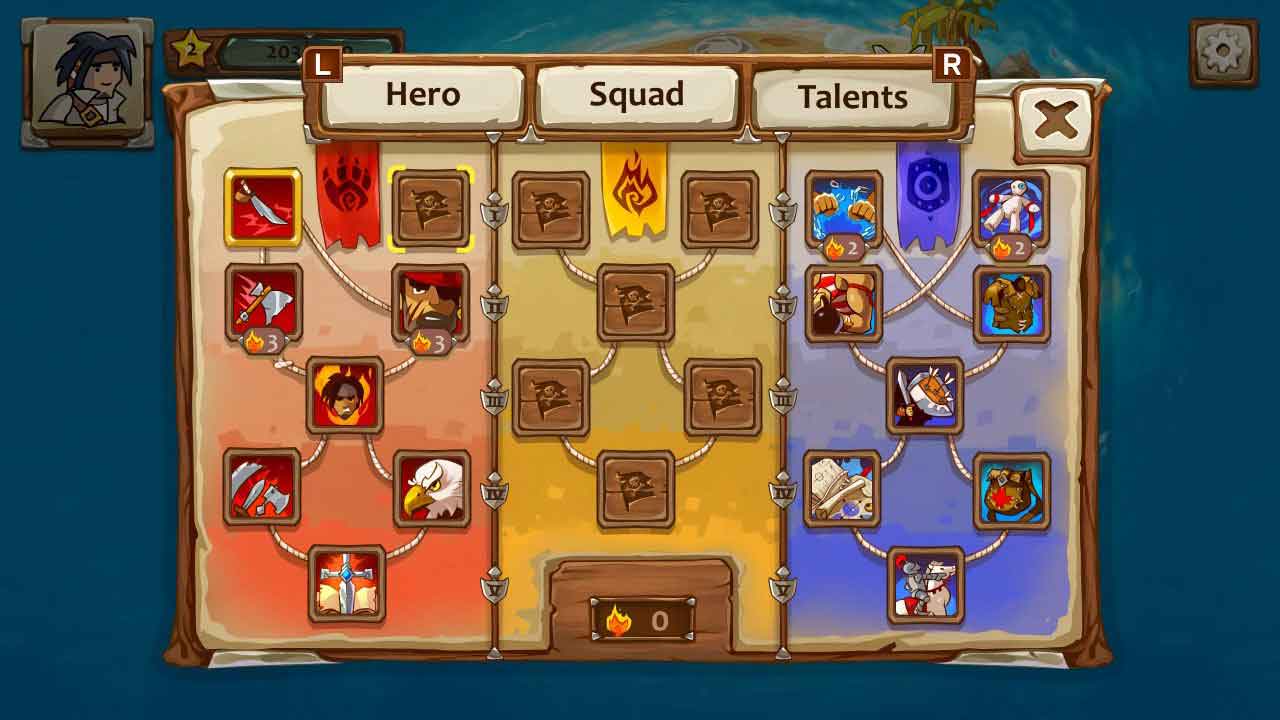Pick the sword and open book talent
The height and width of the screenshot is (720, 1280).
tap(346, 583)
